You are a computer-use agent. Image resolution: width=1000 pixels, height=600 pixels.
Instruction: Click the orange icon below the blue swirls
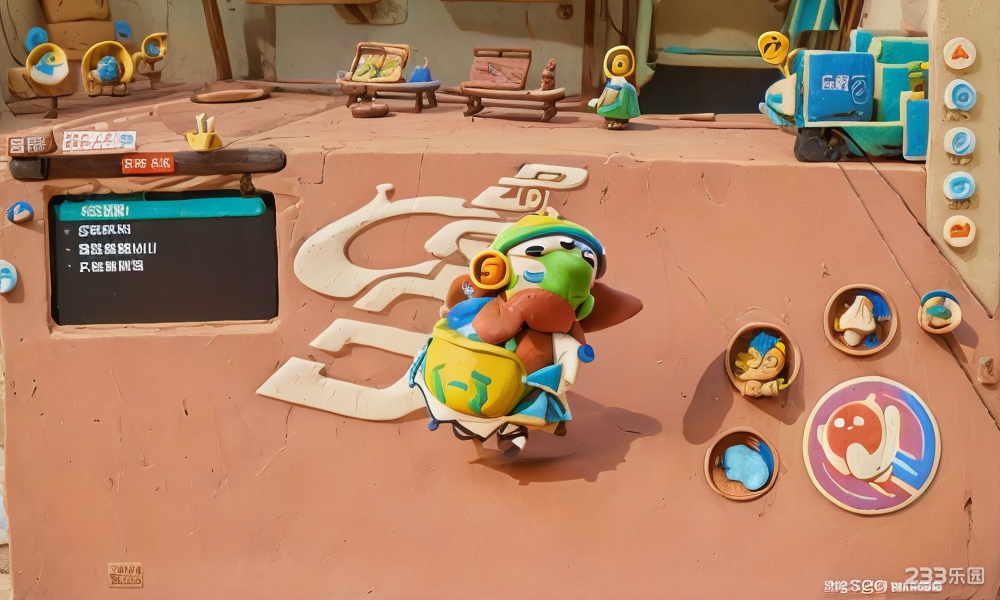click(x=958, y=231)
